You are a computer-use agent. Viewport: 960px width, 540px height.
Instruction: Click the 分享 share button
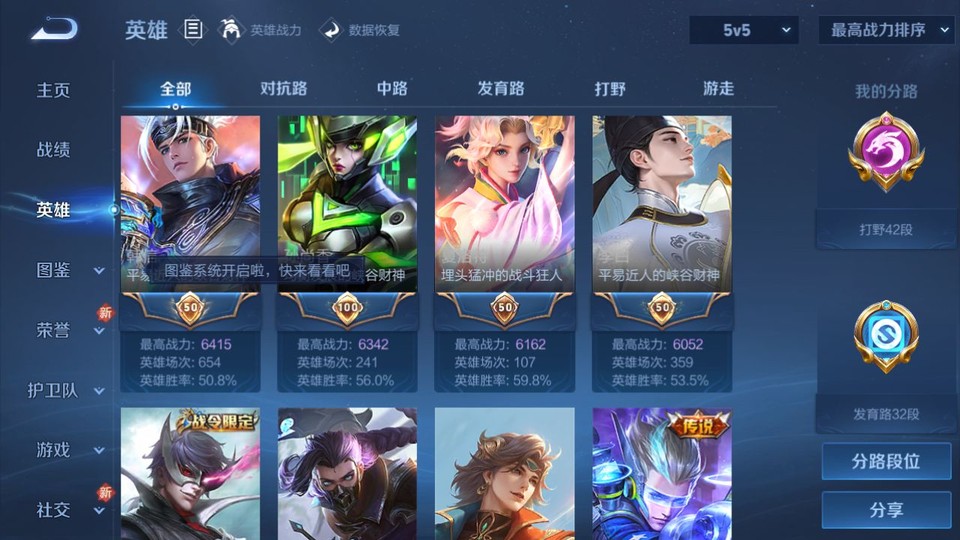(886, 510)
